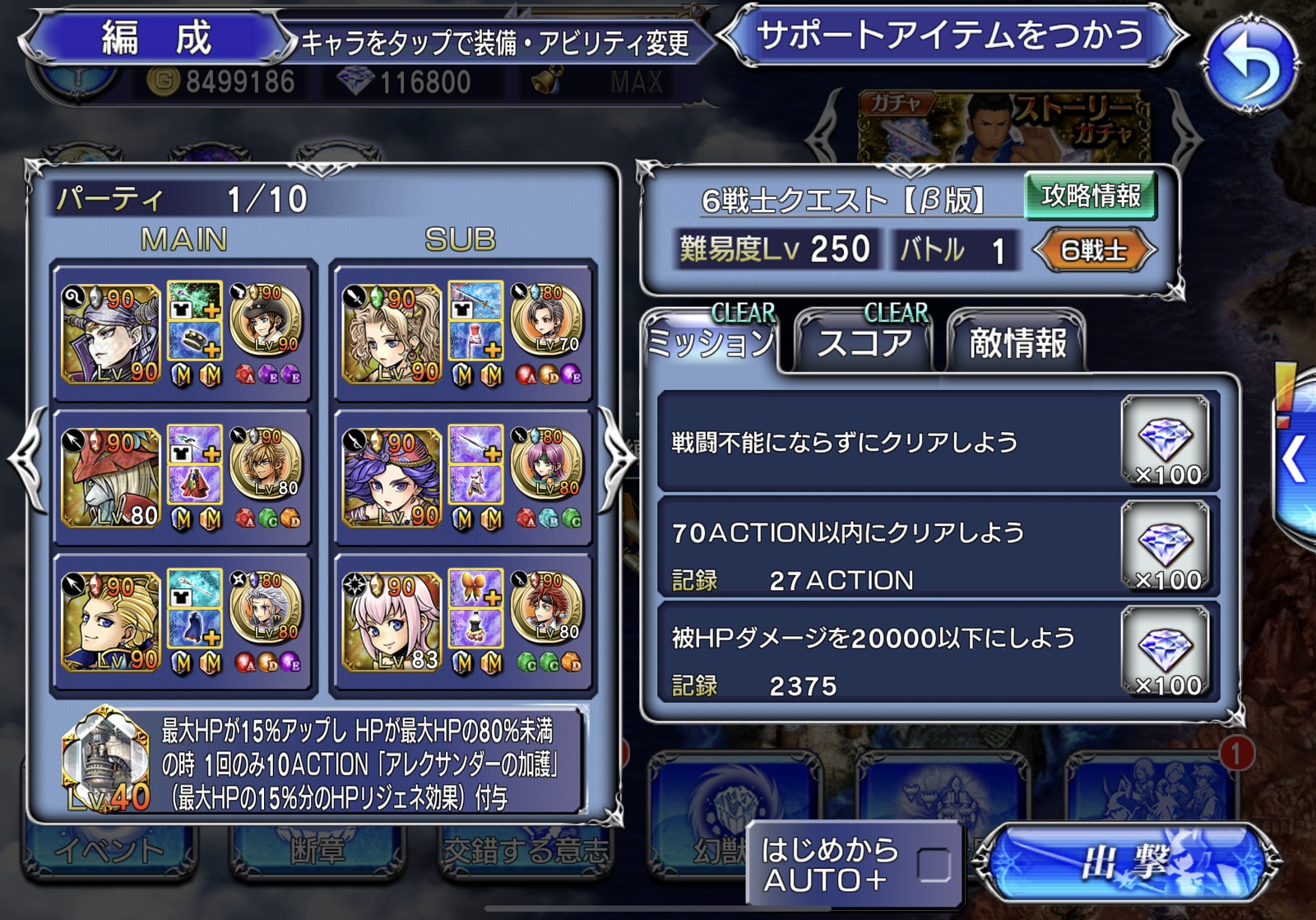This screenshot has width=1316, height=920.
Task: Select the red-hat mage main character
Action: (111, 477)
